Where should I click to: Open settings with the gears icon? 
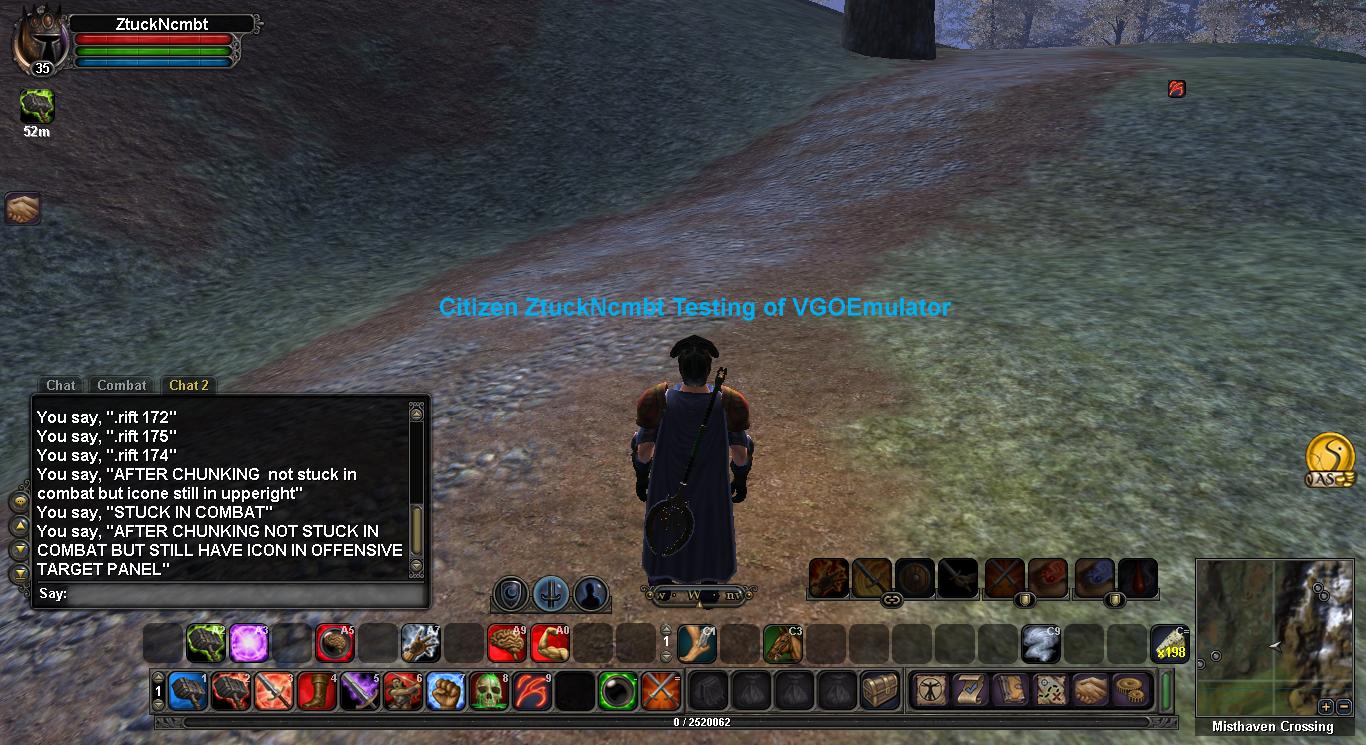1131,690
